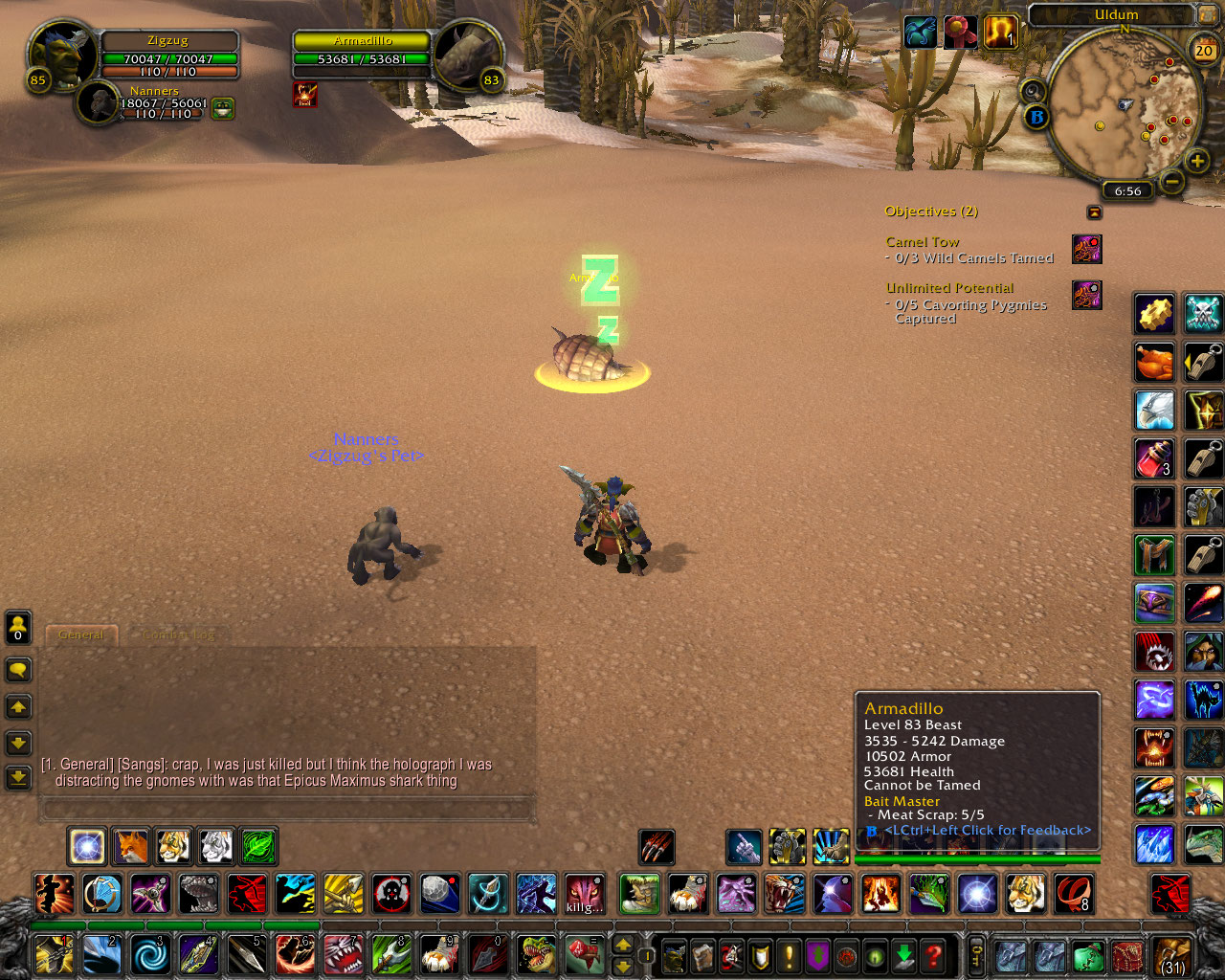The image size is (1225, 980).
Task: Collapse the Objectives tracker with its arrow
Action: pyautogui.click(x=1093, y=211)
